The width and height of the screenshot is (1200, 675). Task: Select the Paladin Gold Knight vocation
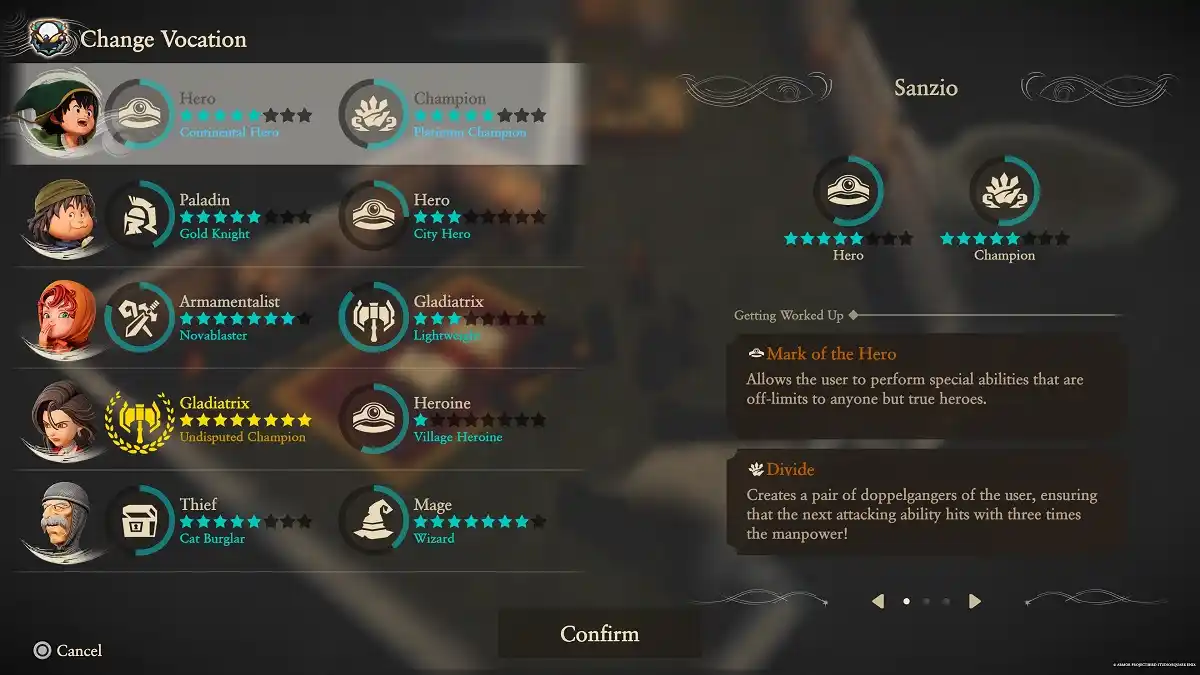pyautogui.click(x=213, y=217)
